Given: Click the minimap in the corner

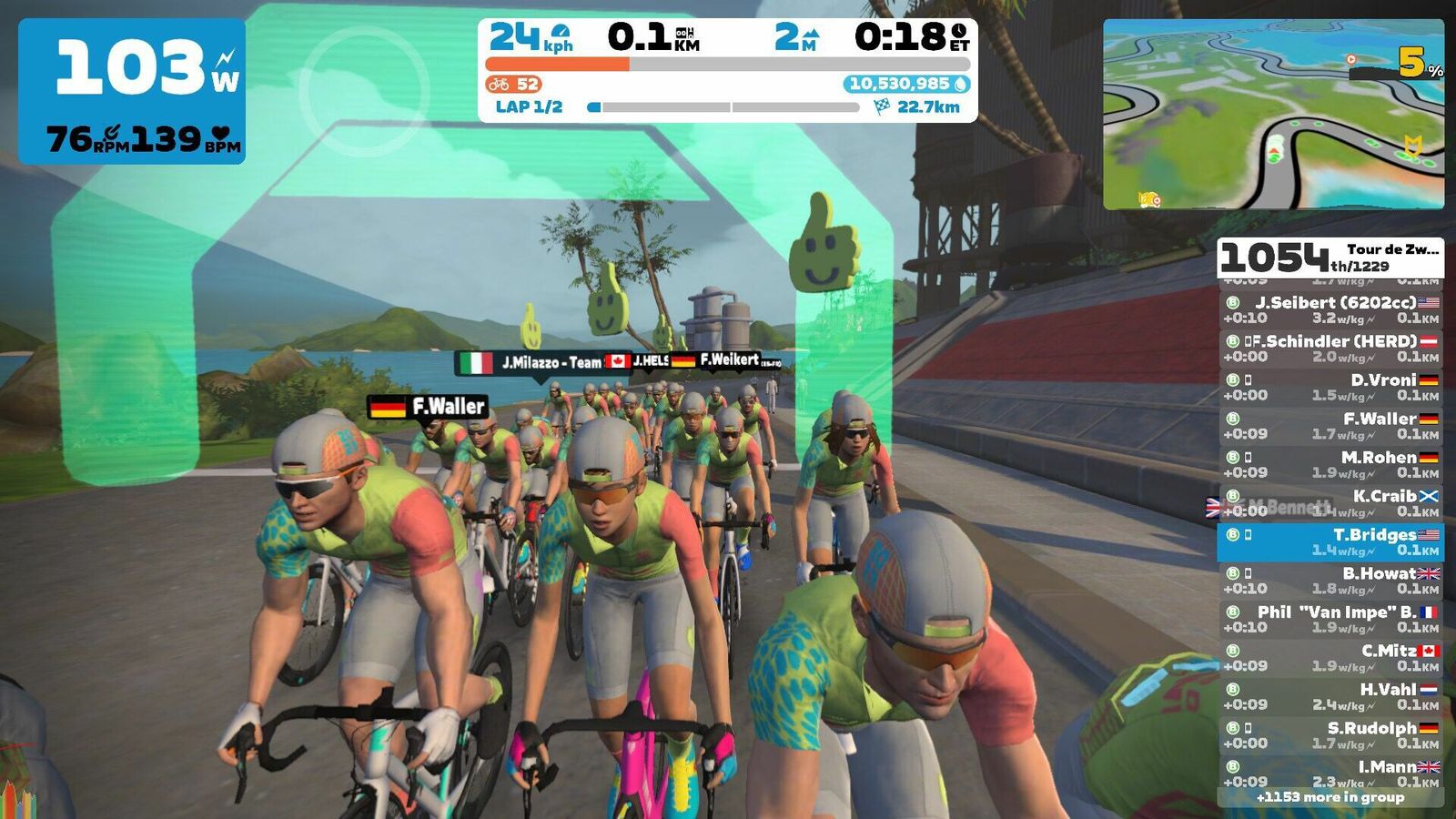Looking at the screenshot, I should point(1273,115).
